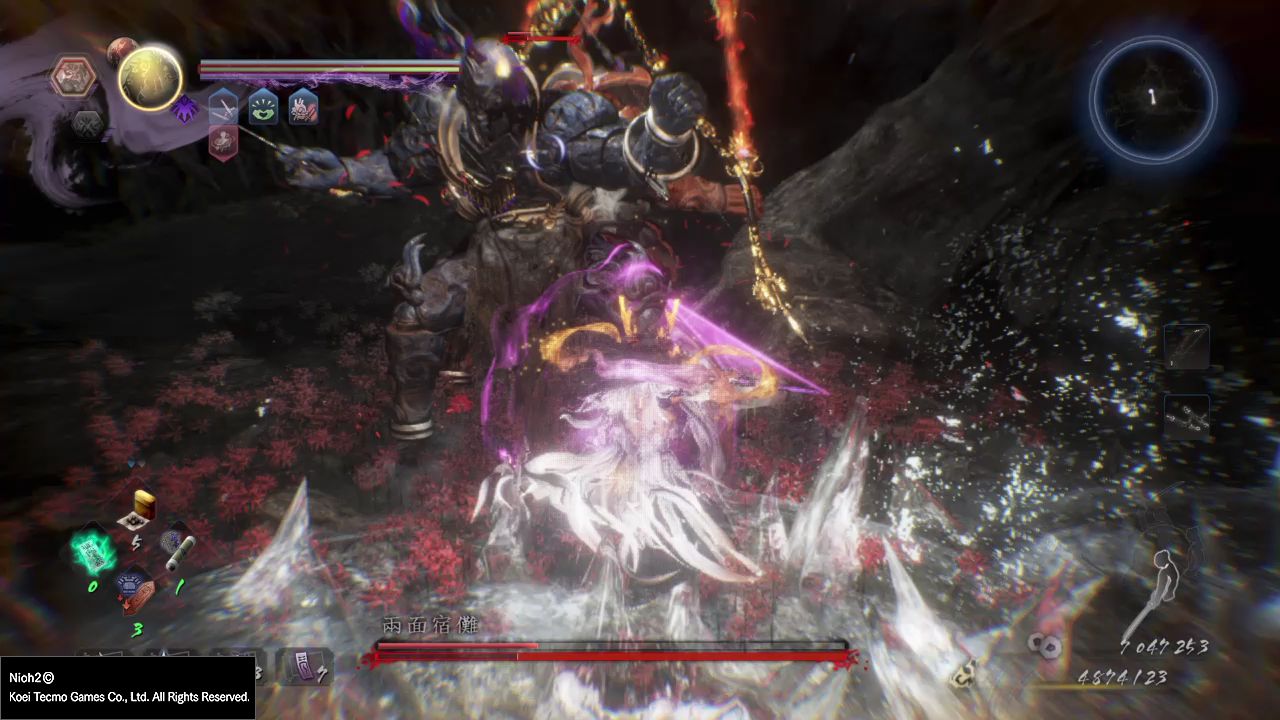This screenshot has width=1280, height=720.
Task: Click the crossed swords status buff icon
Action: click(x=223, y=106)
